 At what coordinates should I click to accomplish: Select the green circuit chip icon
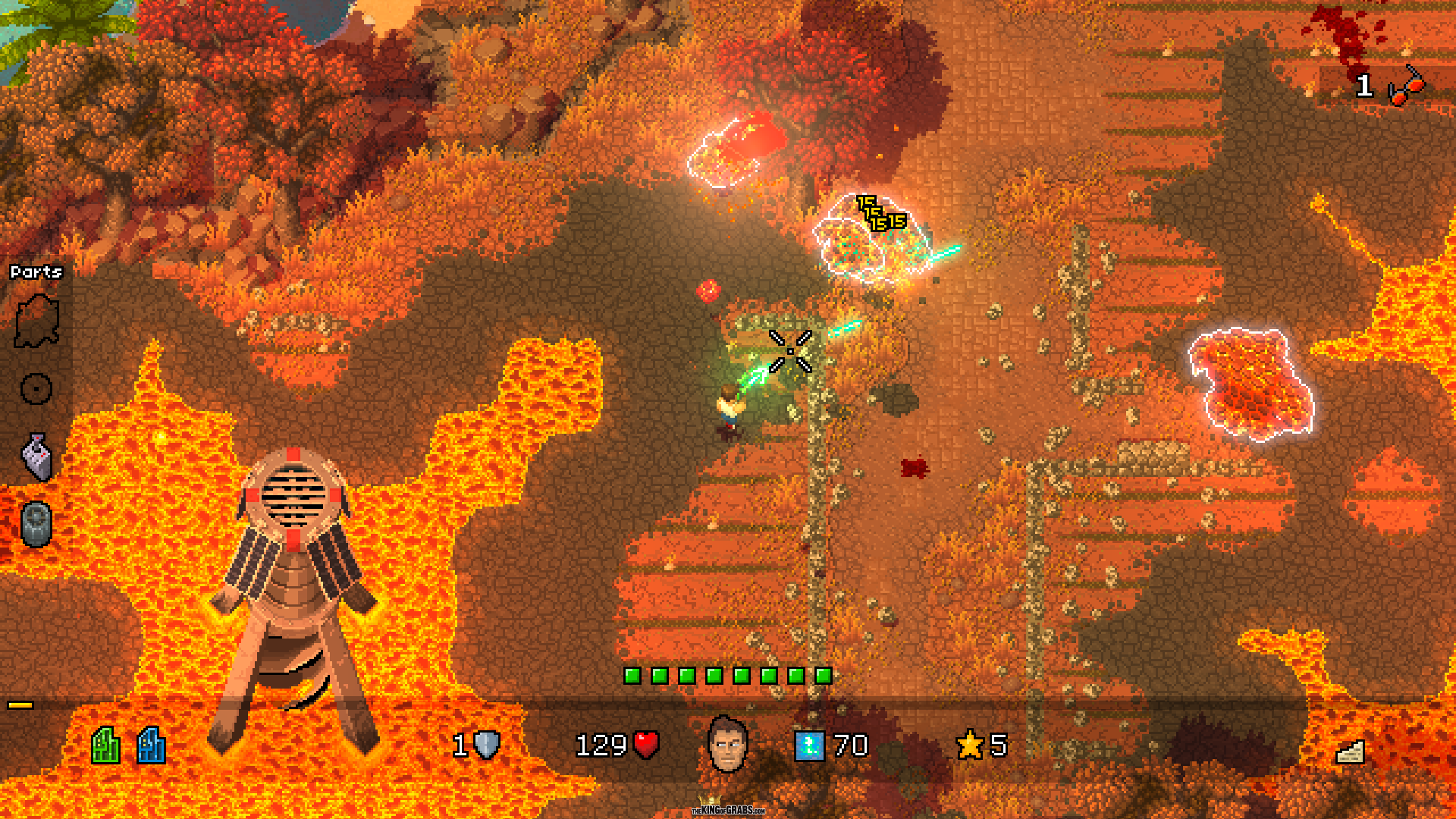(x=106, y=745)
